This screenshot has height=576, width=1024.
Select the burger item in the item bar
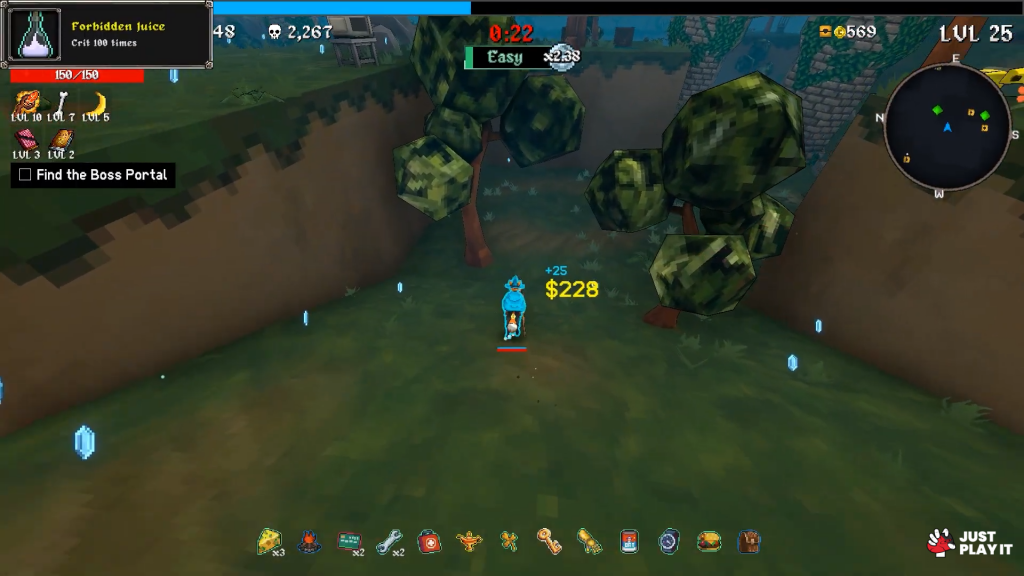[709, 541]
